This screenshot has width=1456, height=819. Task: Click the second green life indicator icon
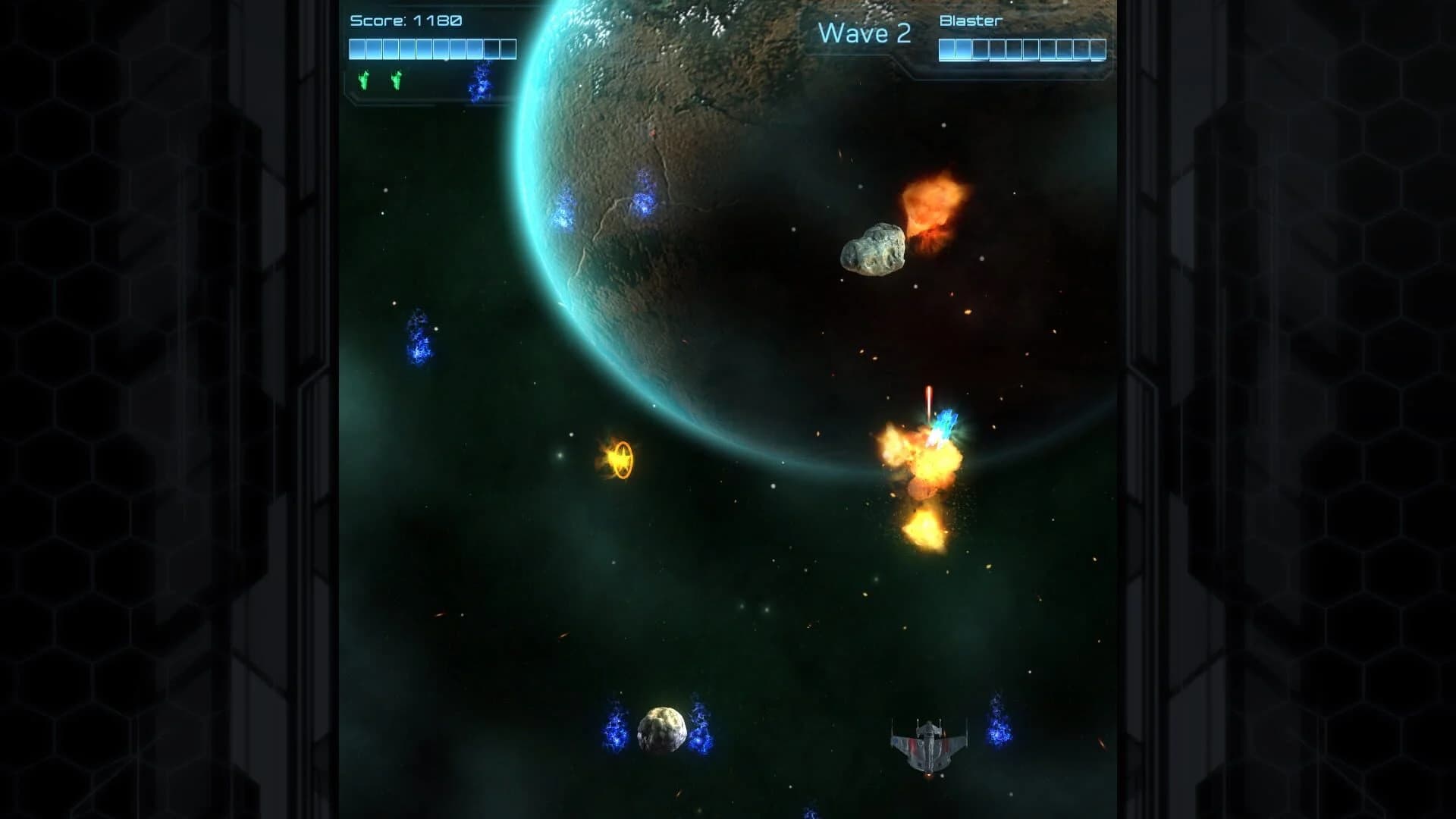point(395,77)
